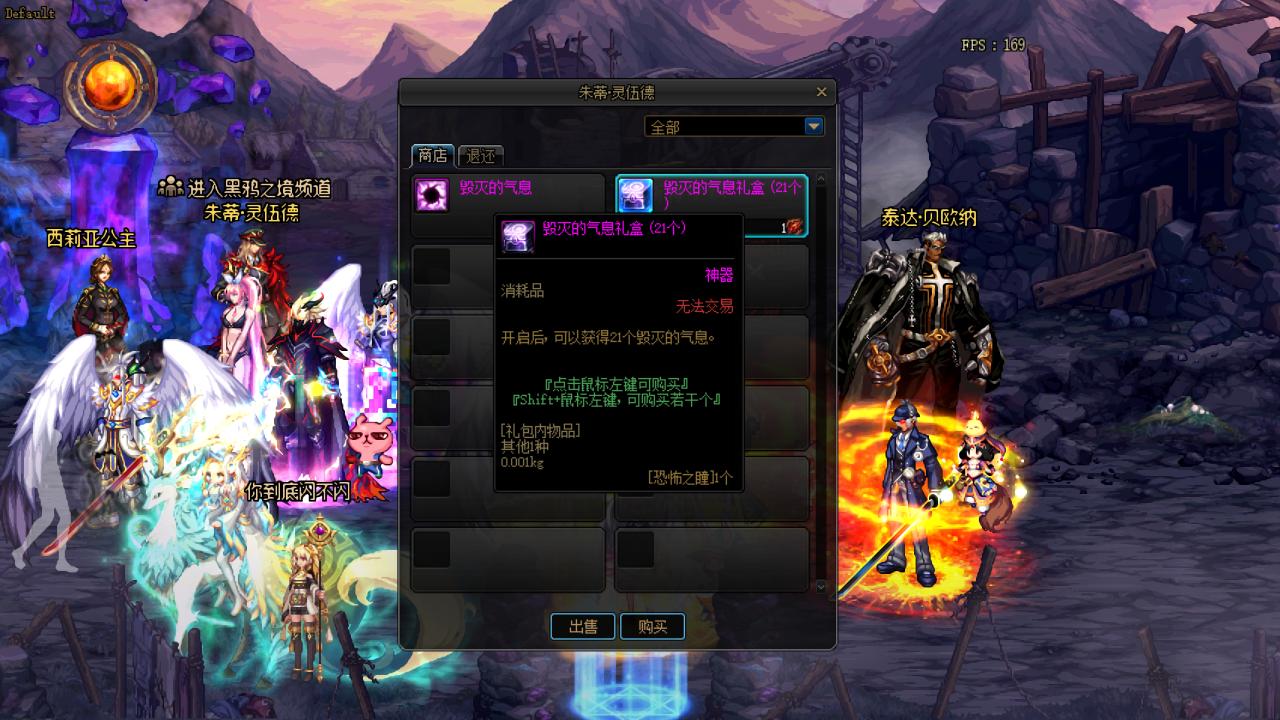Click the scrollbar up arrow in the item list
This screenshot has height=720, width=1280.
[x=821, y=177]
